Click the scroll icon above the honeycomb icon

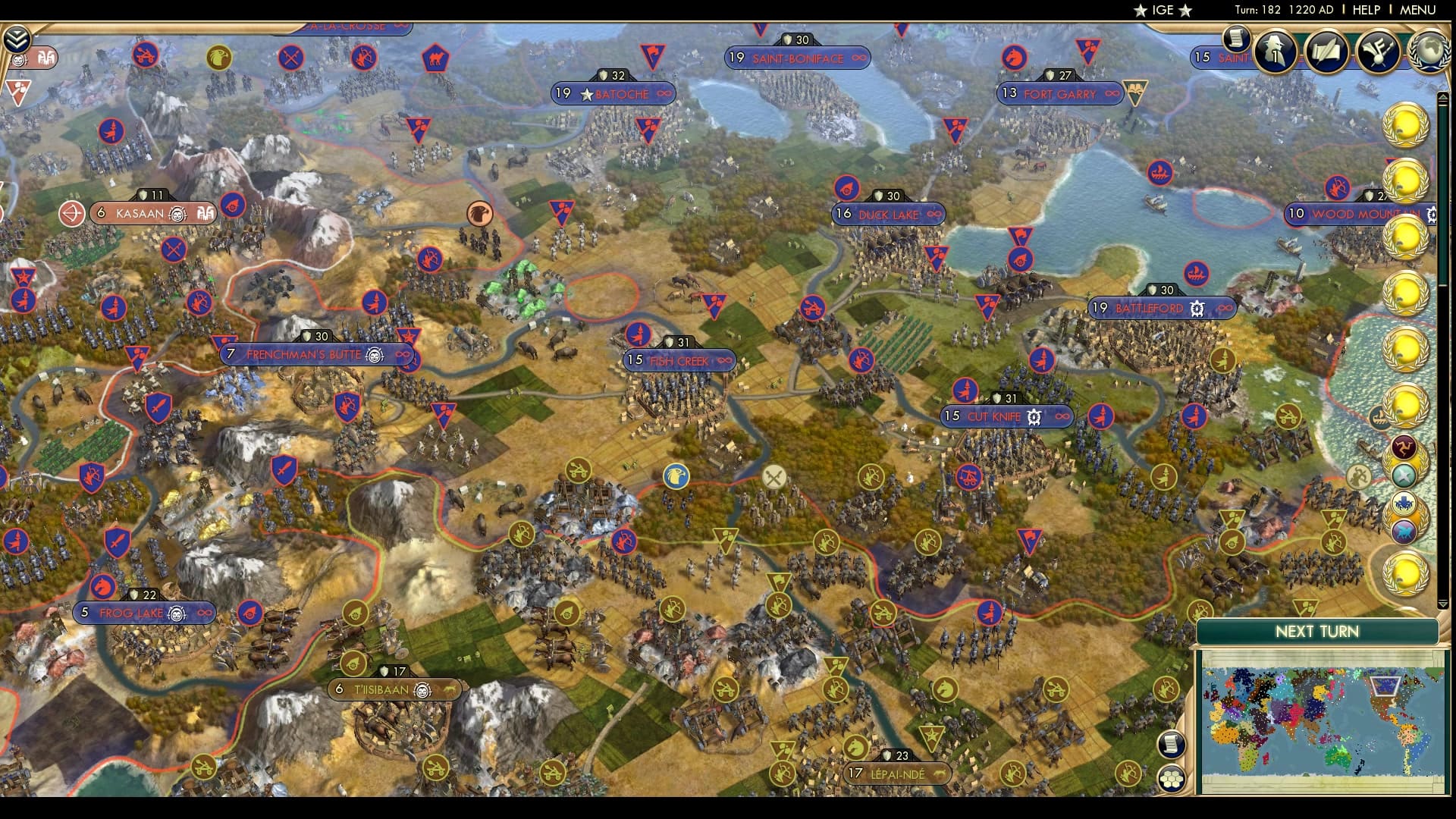pyautogui.click(x=1173, y=745)
